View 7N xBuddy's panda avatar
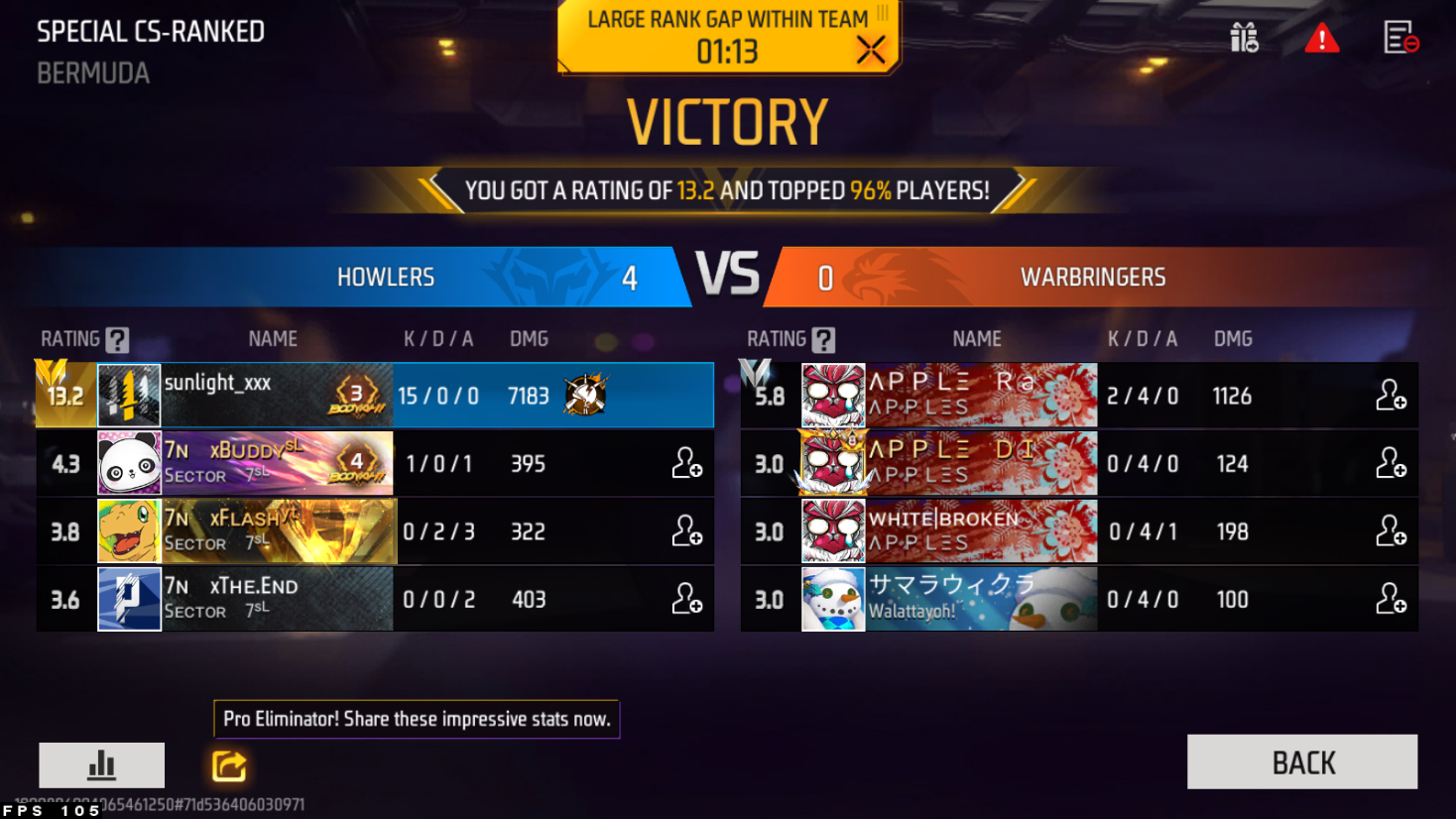This screenshot has height=819, width=1456. tap(129, 463)
